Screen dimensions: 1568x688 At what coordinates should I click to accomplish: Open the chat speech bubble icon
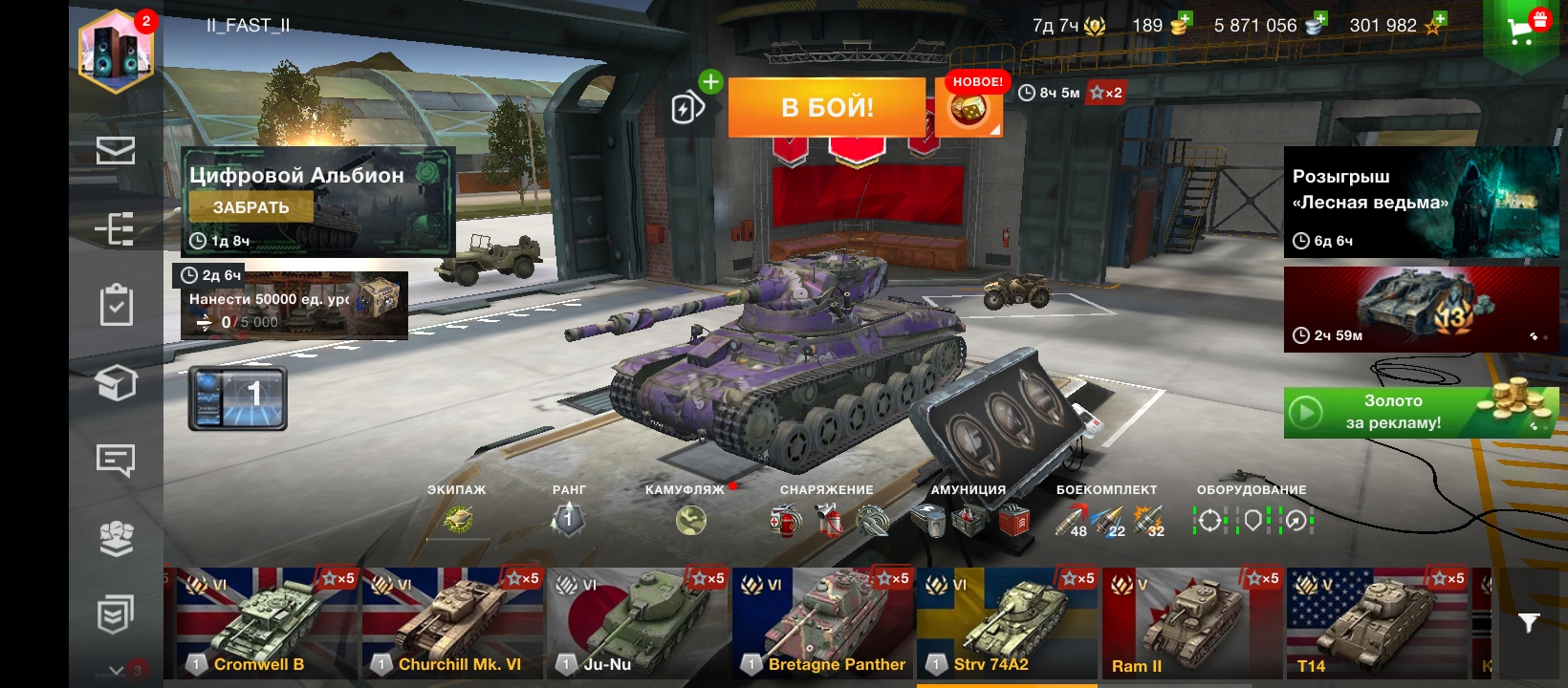(x=116, y=461)
